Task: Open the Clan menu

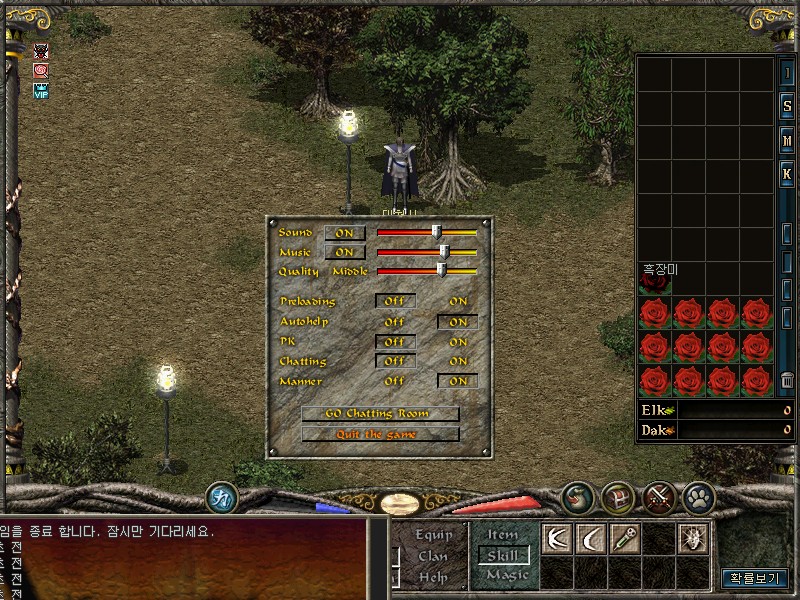Action: 434,556
